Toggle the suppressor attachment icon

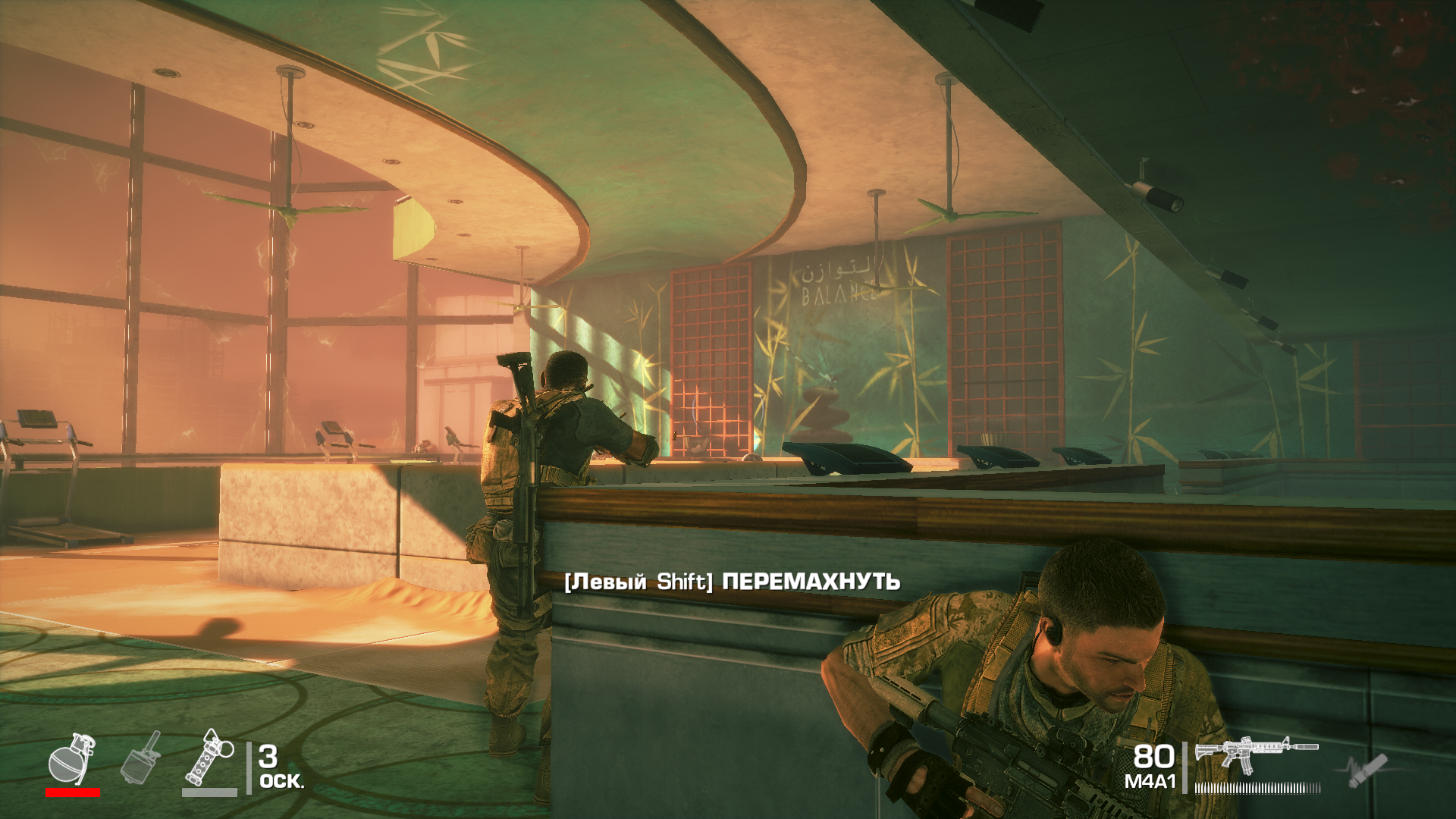[1367, 771]
